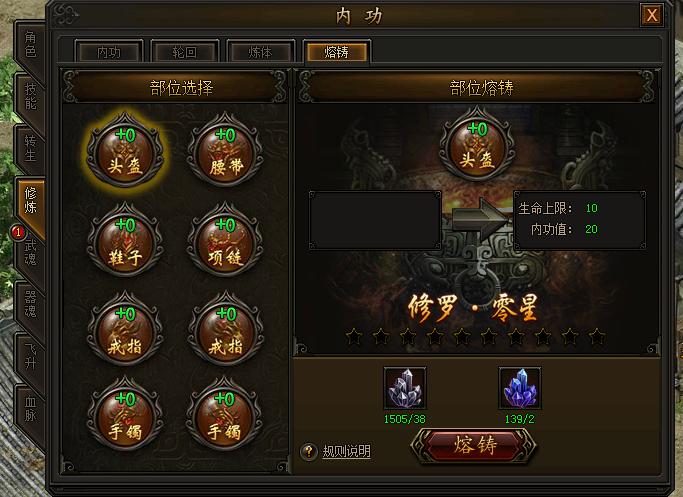Open the 角色 side tab
683x497 pixels.
click(30, 44)
